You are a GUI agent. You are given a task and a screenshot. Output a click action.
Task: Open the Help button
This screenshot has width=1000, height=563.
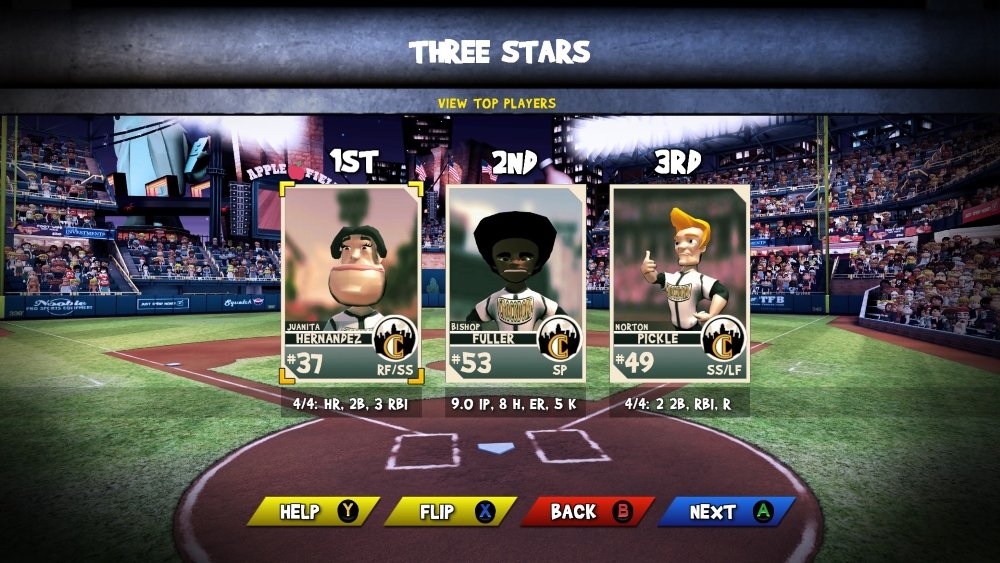coord(313,511)
